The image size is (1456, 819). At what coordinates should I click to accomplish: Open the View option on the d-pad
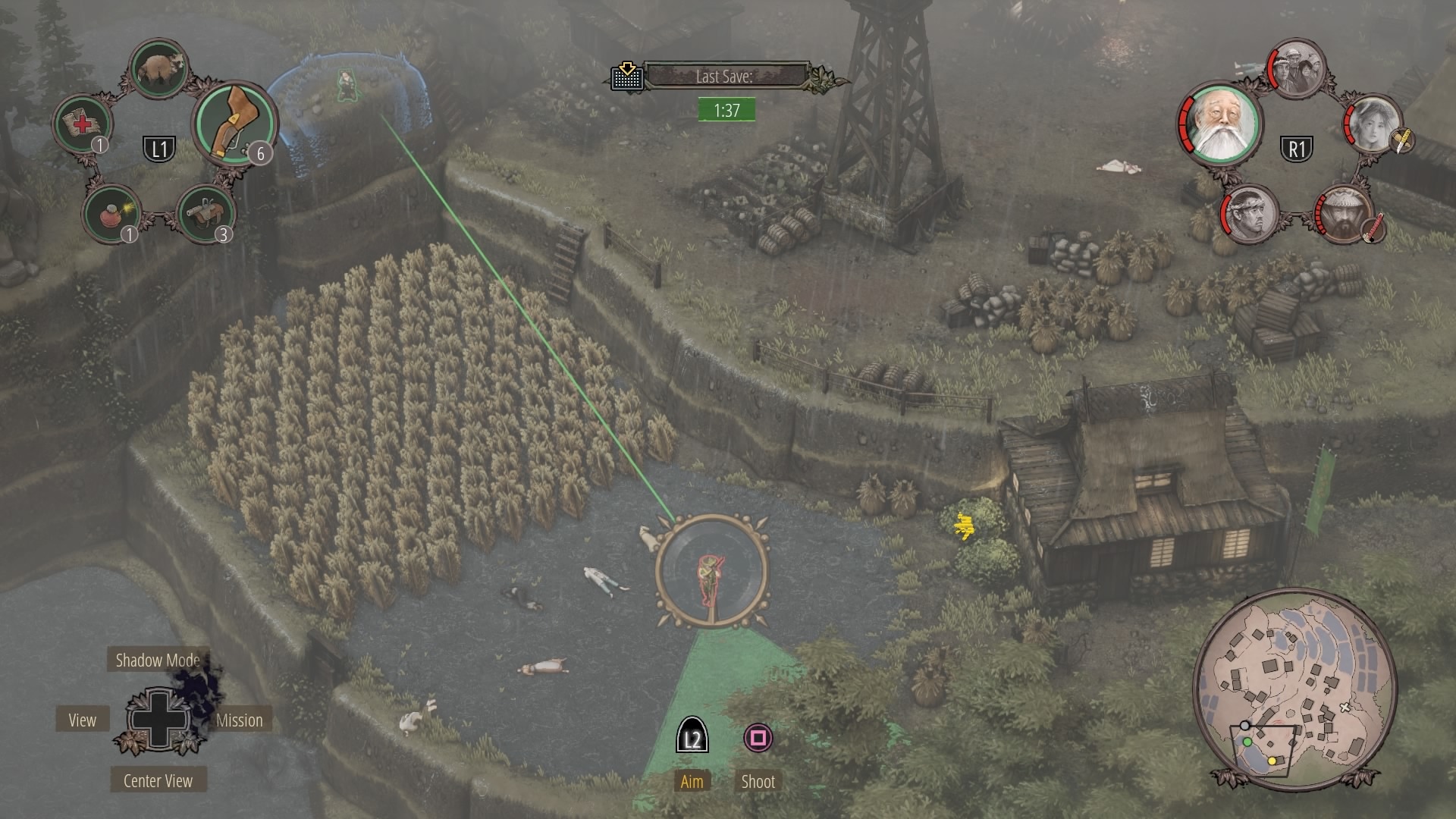pyautogui.click(x=82, y=720)
